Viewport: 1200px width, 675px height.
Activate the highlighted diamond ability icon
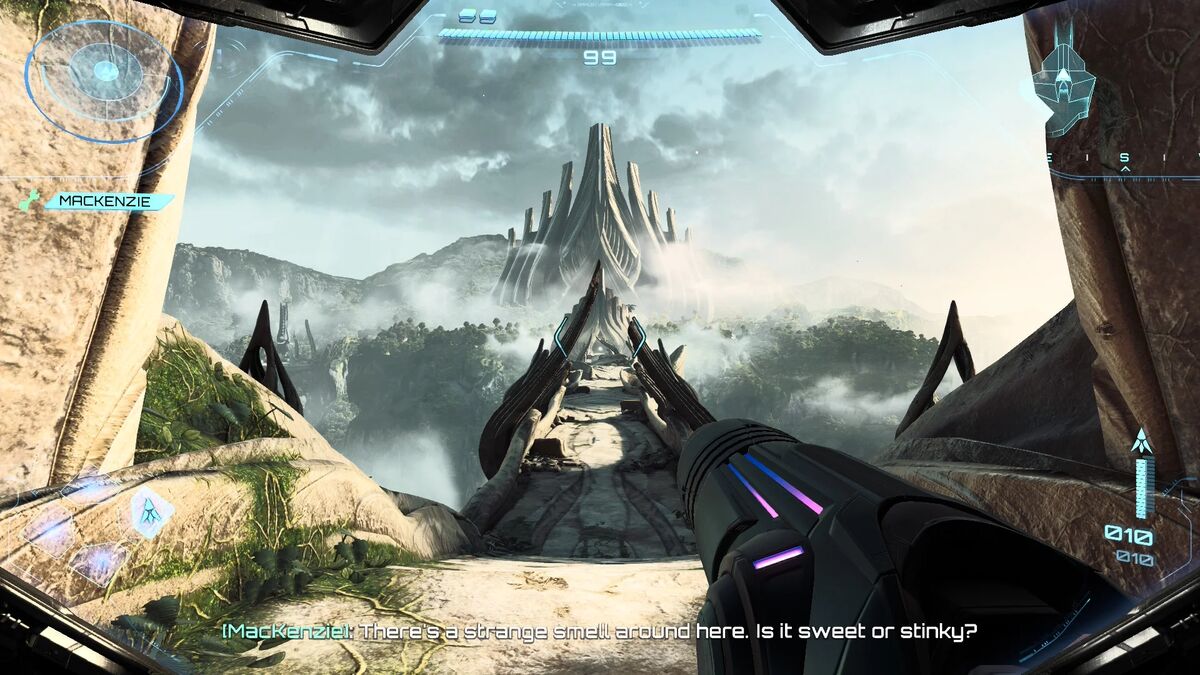tap(150, 511)
